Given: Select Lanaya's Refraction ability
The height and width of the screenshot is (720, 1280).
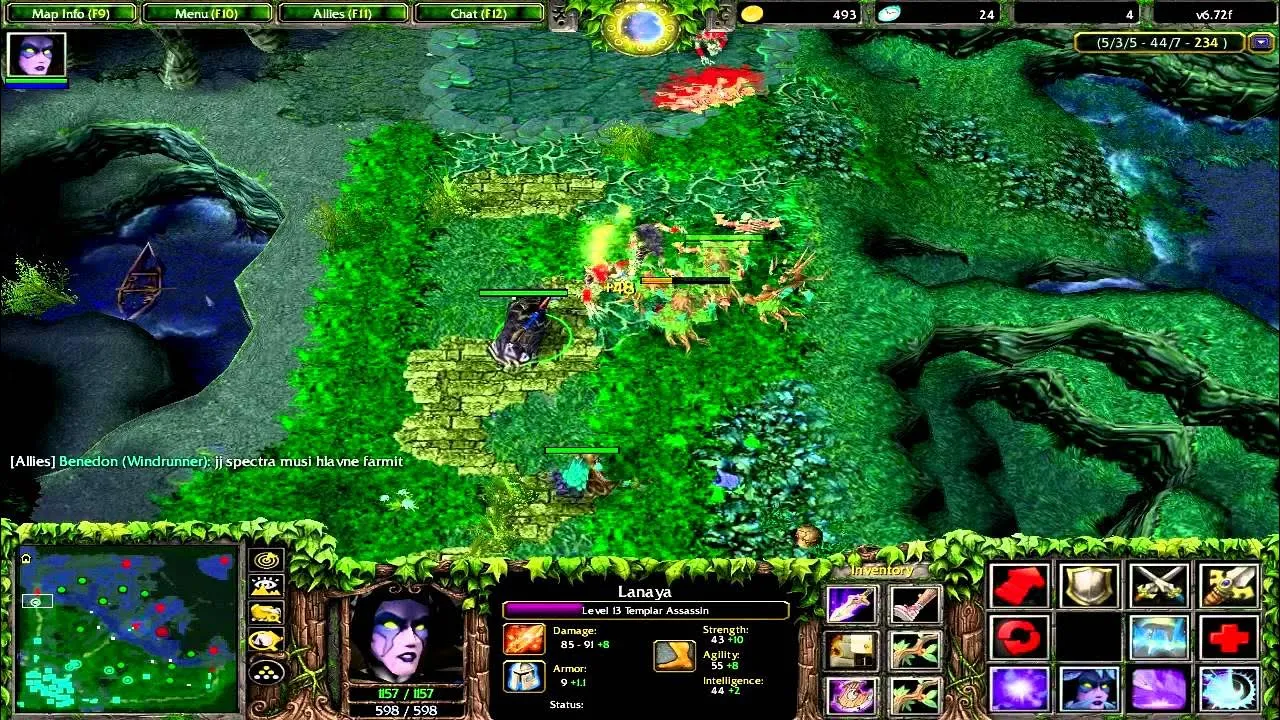Looking at the screenshot, I should (1020, 690).
